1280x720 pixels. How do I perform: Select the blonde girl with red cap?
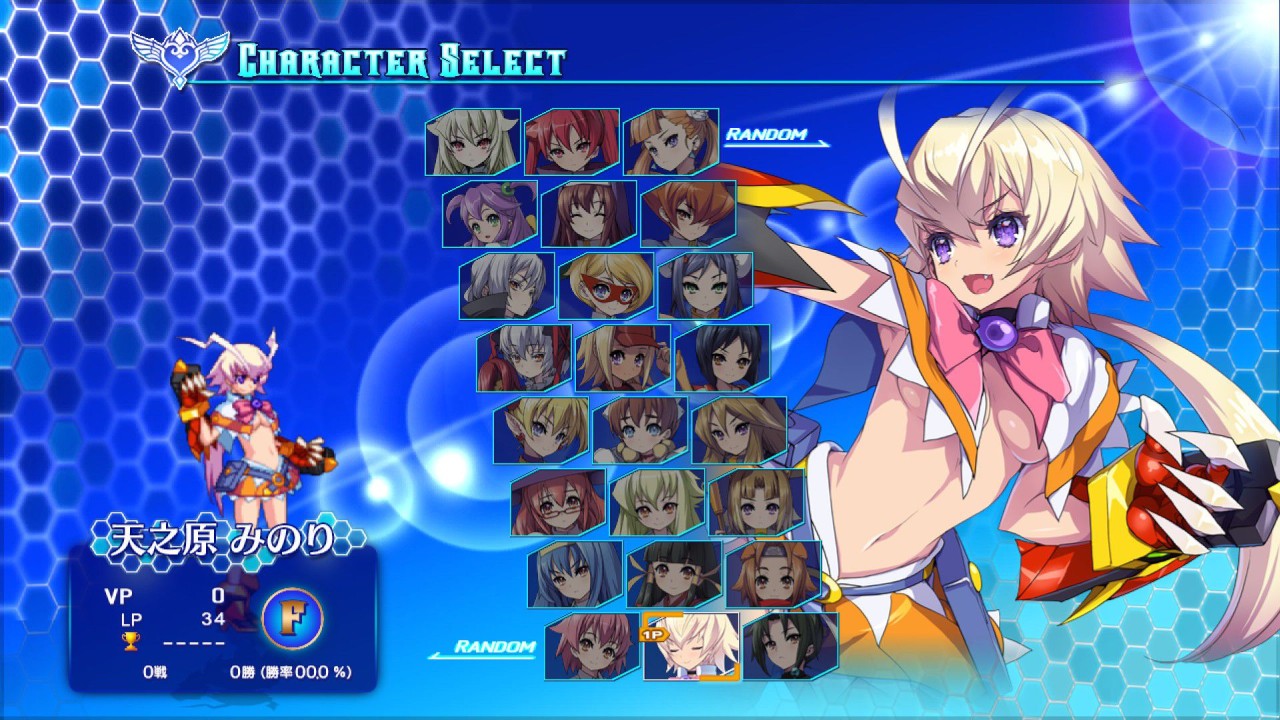point(623,358)
